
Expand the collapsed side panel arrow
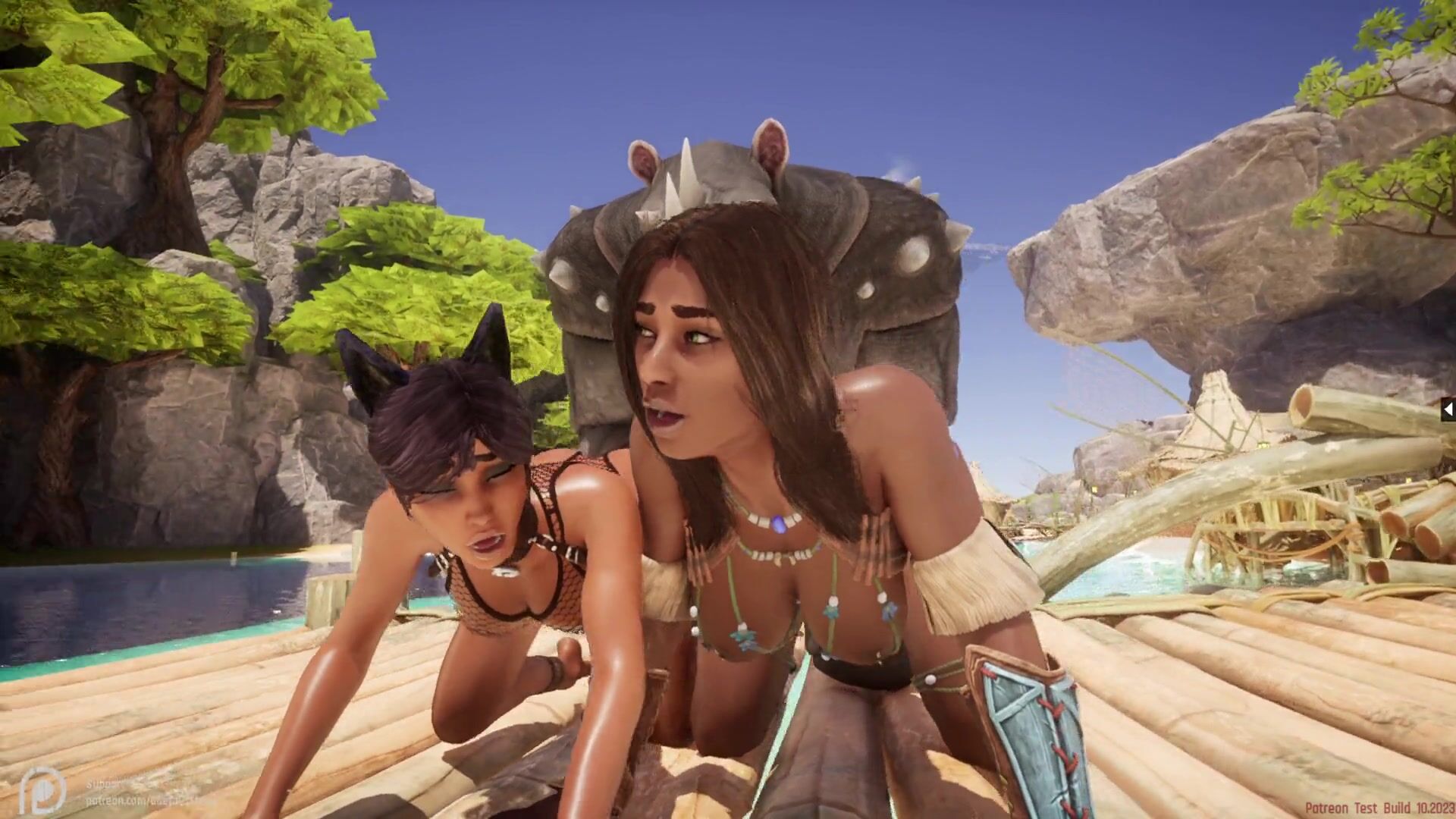1448,410
